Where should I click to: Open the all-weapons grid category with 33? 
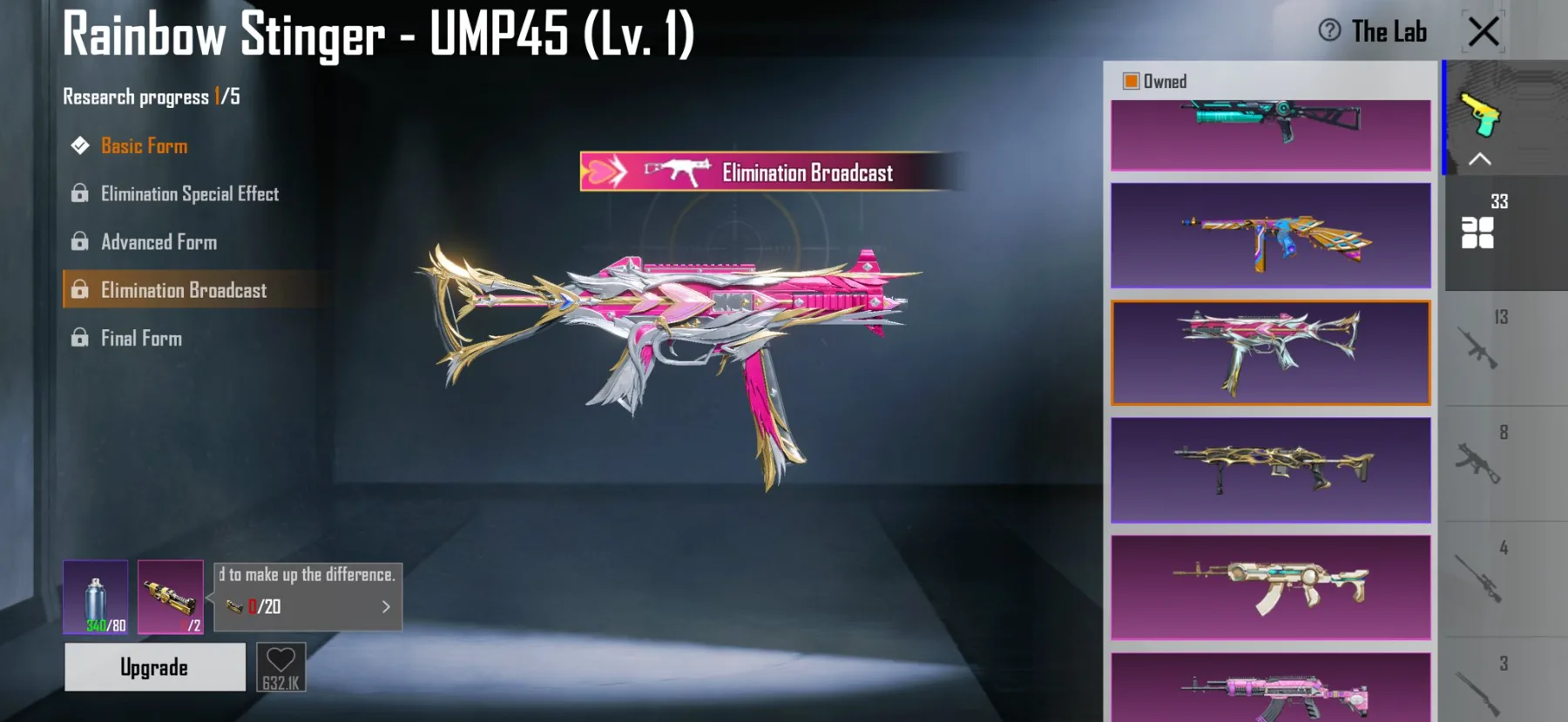[x=1478, y=232]
